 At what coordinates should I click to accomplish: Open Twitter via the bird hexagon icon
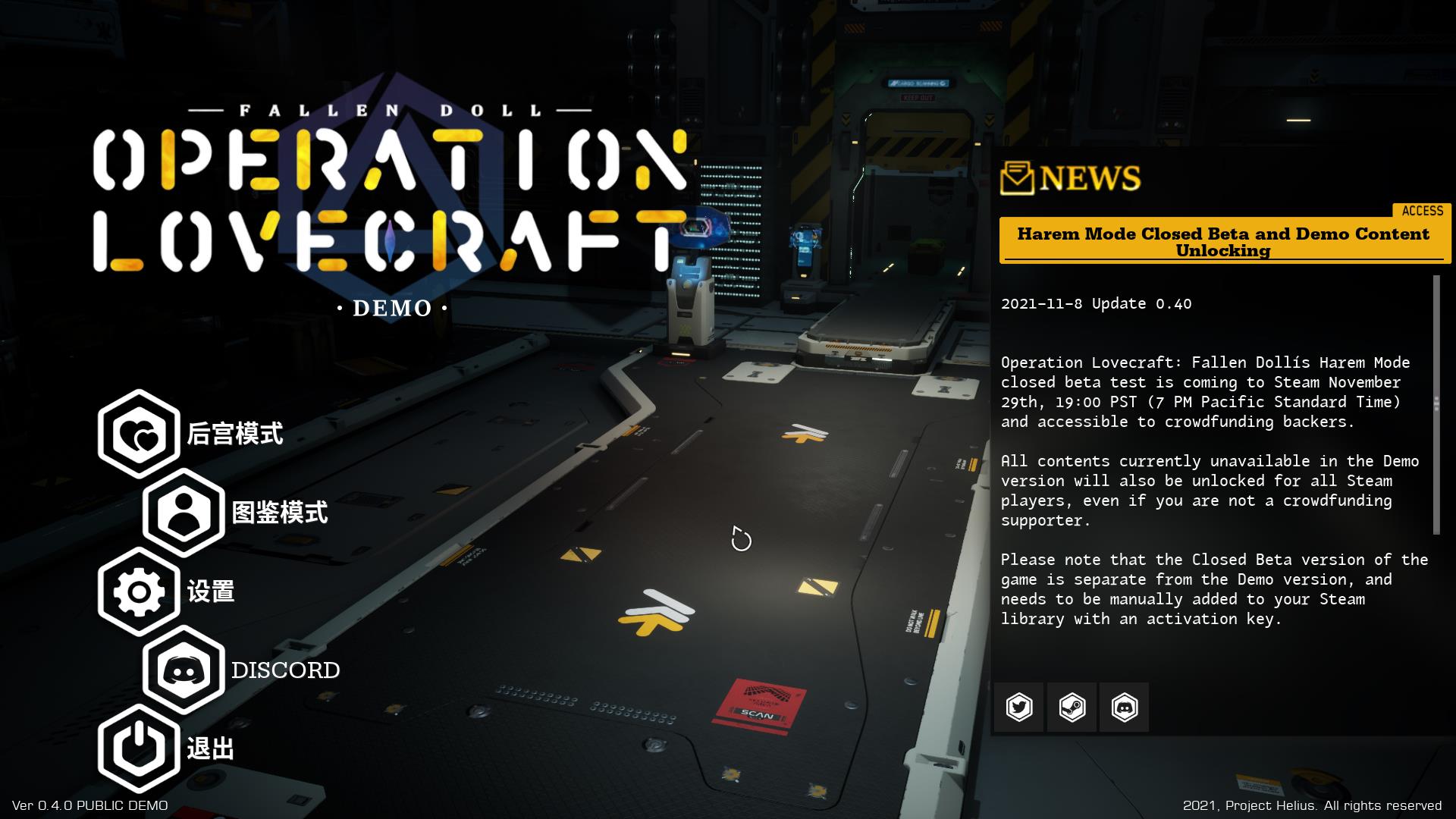pos(1020,707)
